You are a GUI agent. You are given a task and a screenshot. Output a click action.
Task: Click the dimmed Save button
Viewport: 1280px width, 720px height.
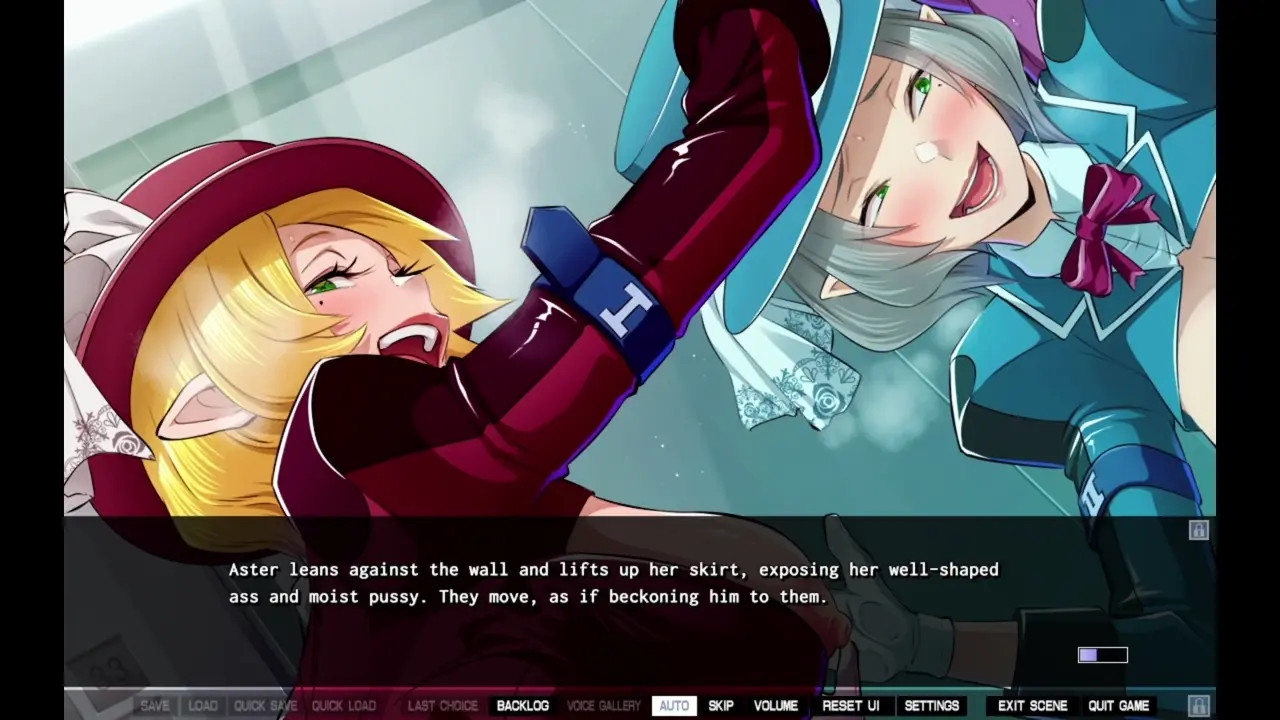click(x=155, y=706)
